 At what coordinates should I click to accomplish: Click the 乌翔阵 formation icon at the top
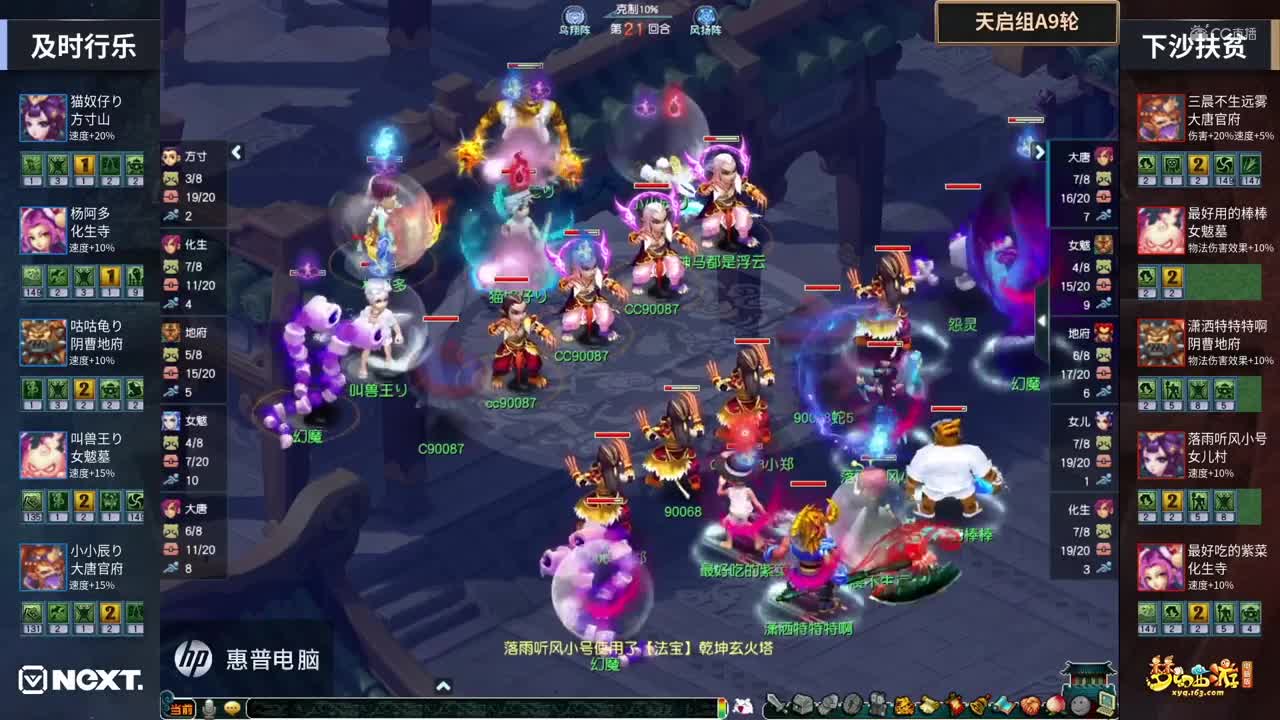point(573,14)
